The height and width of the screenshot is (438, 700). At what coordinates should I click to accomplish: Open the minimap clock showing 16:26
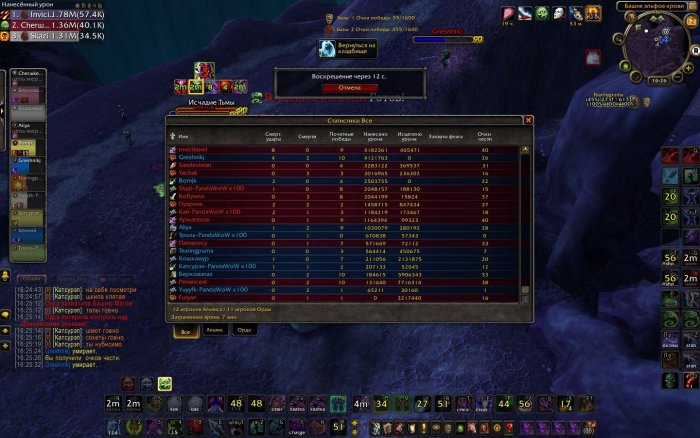tap(655, 80)
